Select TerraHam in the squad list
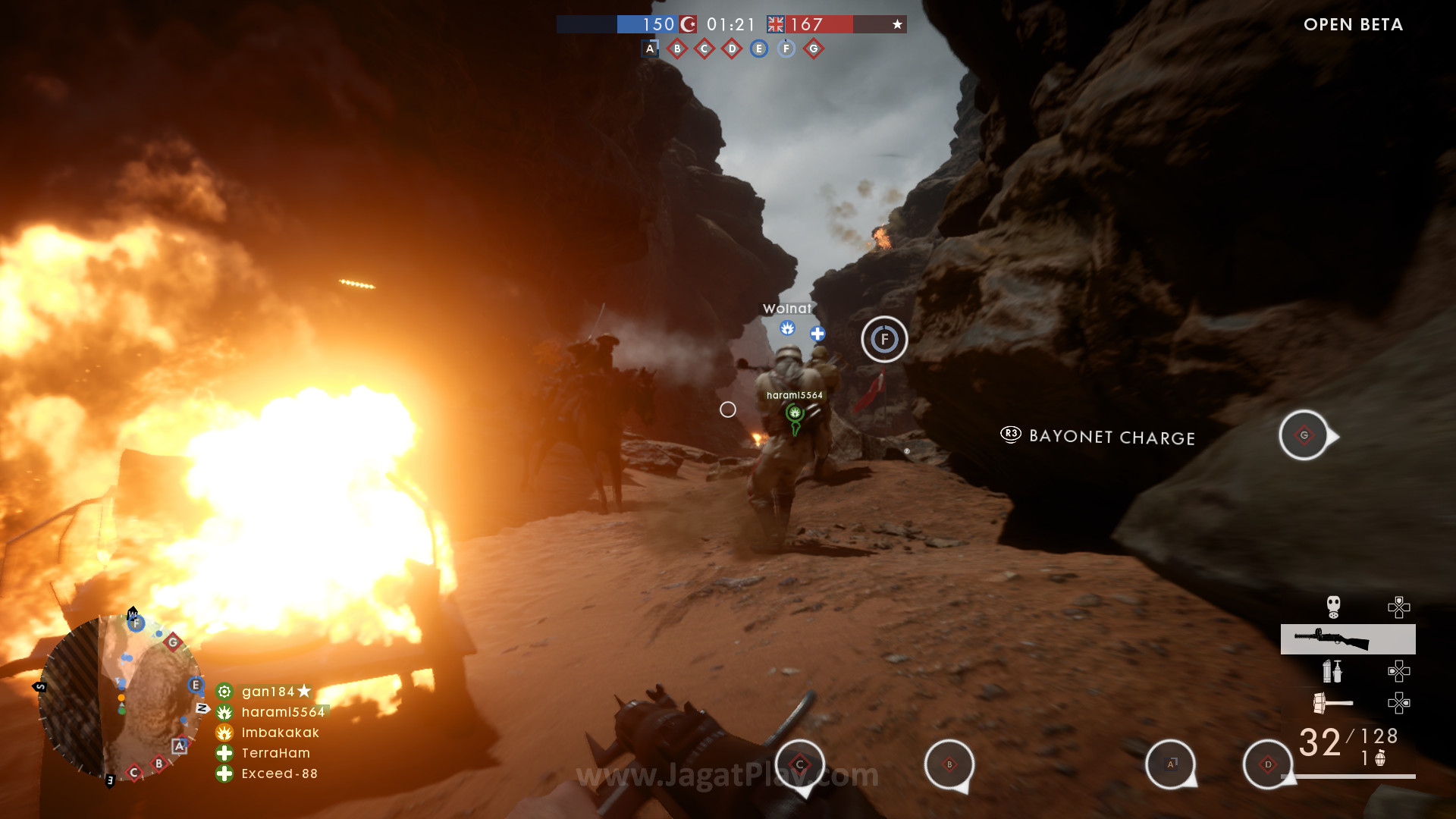This screenshot has height=819, width=1456. point(275,753)
